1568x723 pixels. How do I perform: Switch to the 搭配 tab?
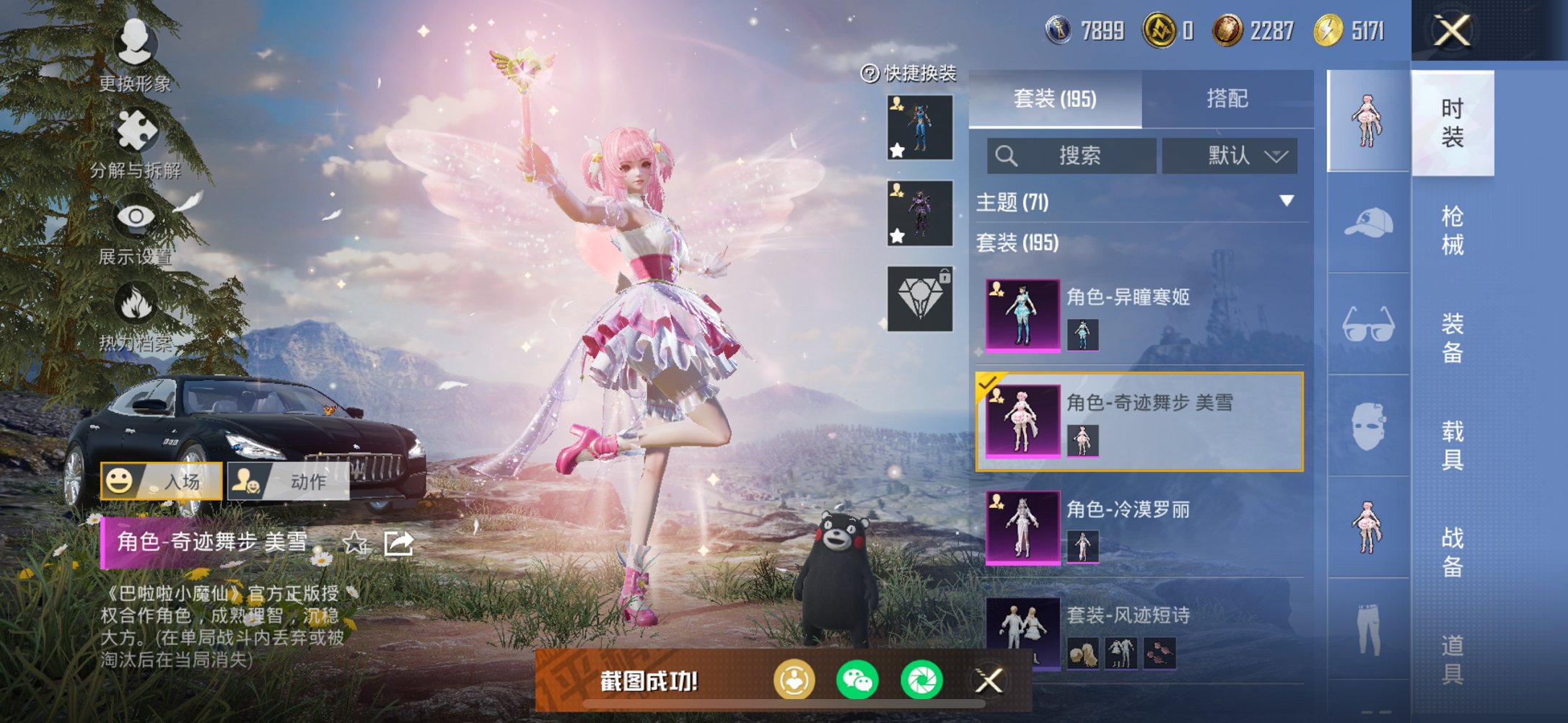[x=1227, y=97]
